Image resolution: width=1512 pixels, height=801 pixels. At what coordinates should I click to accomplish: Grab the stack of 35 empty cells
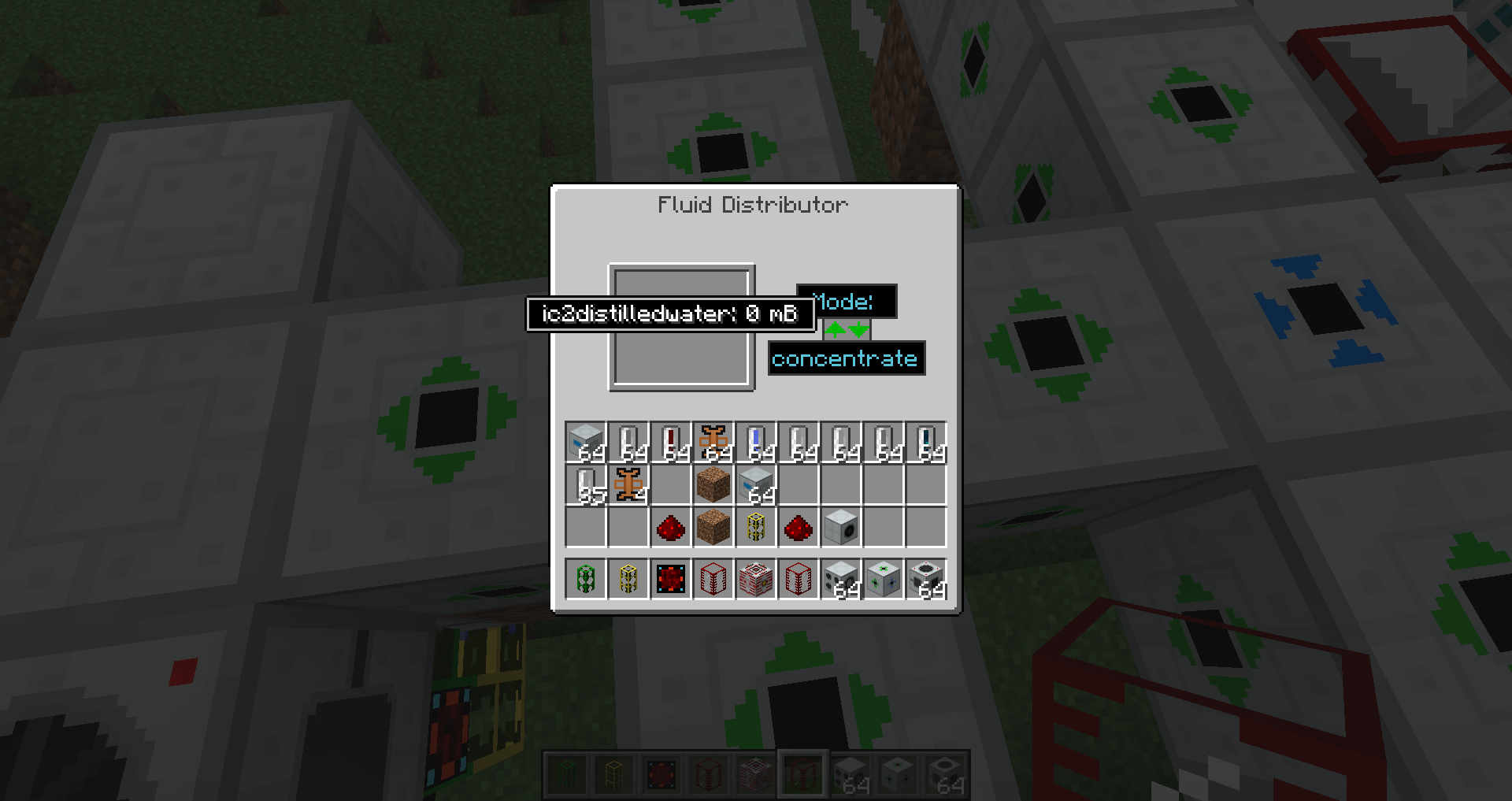(x=586, y=485)
